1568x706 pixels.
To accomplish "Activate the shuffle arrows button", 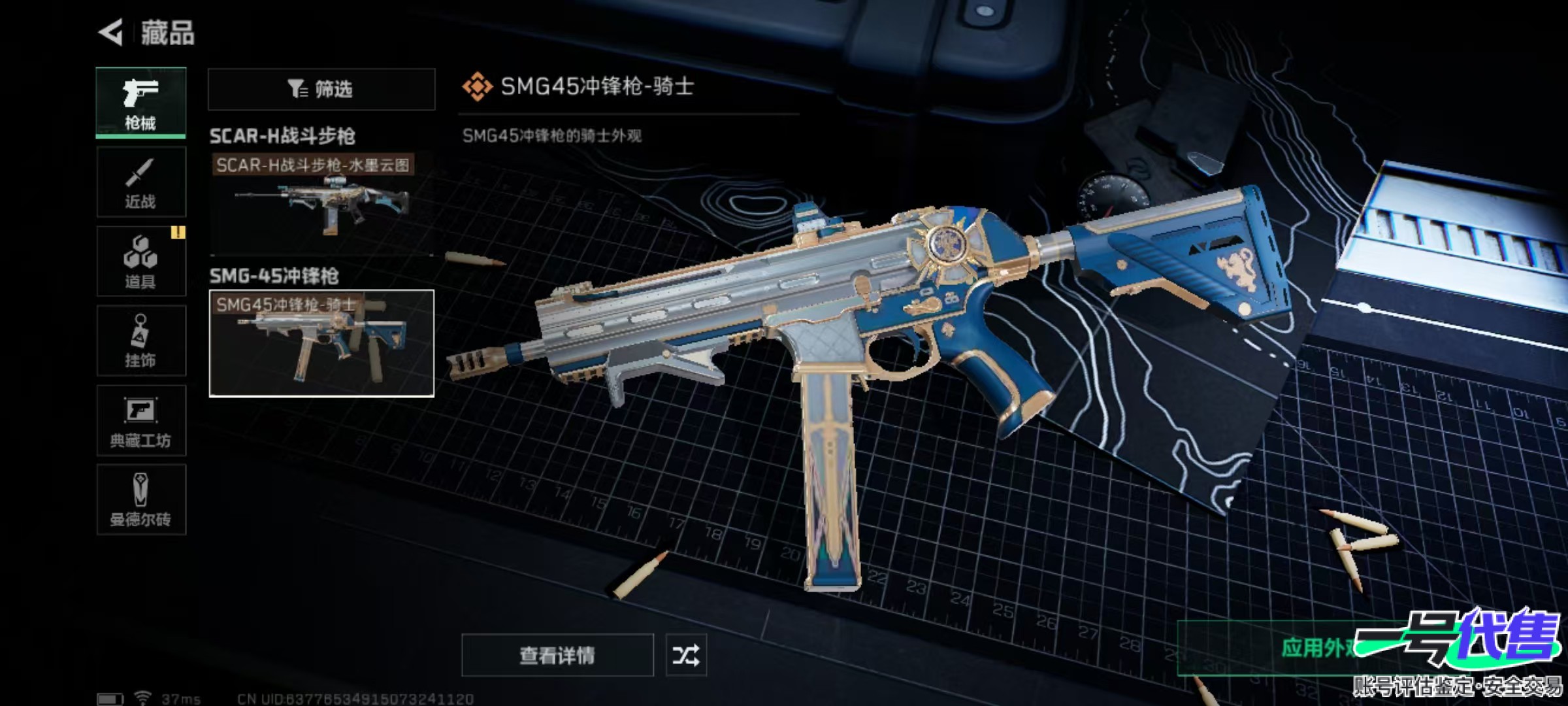I will click(685, 655).
